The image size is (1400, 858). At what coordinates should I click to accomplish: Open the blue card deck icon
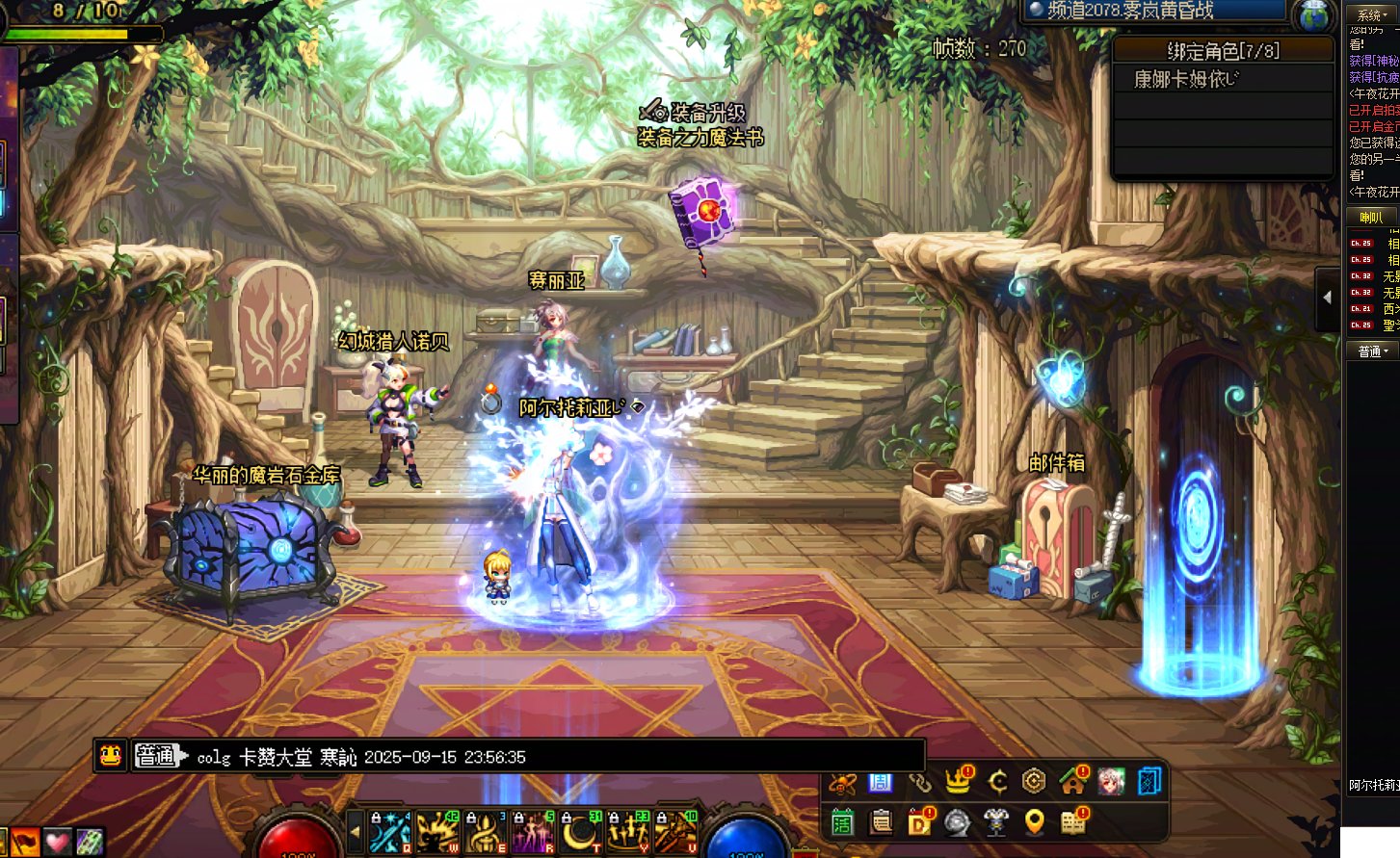click(1149, 781)
